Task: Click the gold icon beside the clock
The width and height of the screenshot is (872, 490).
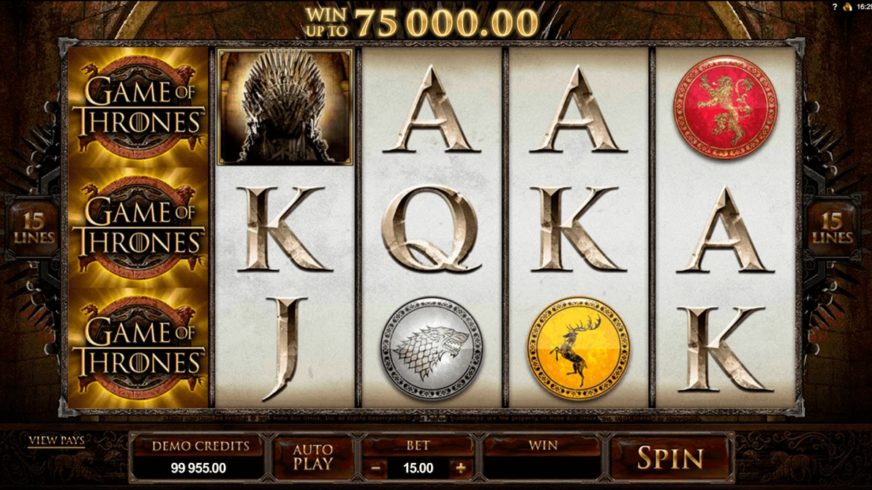Action: pos(846,6)
